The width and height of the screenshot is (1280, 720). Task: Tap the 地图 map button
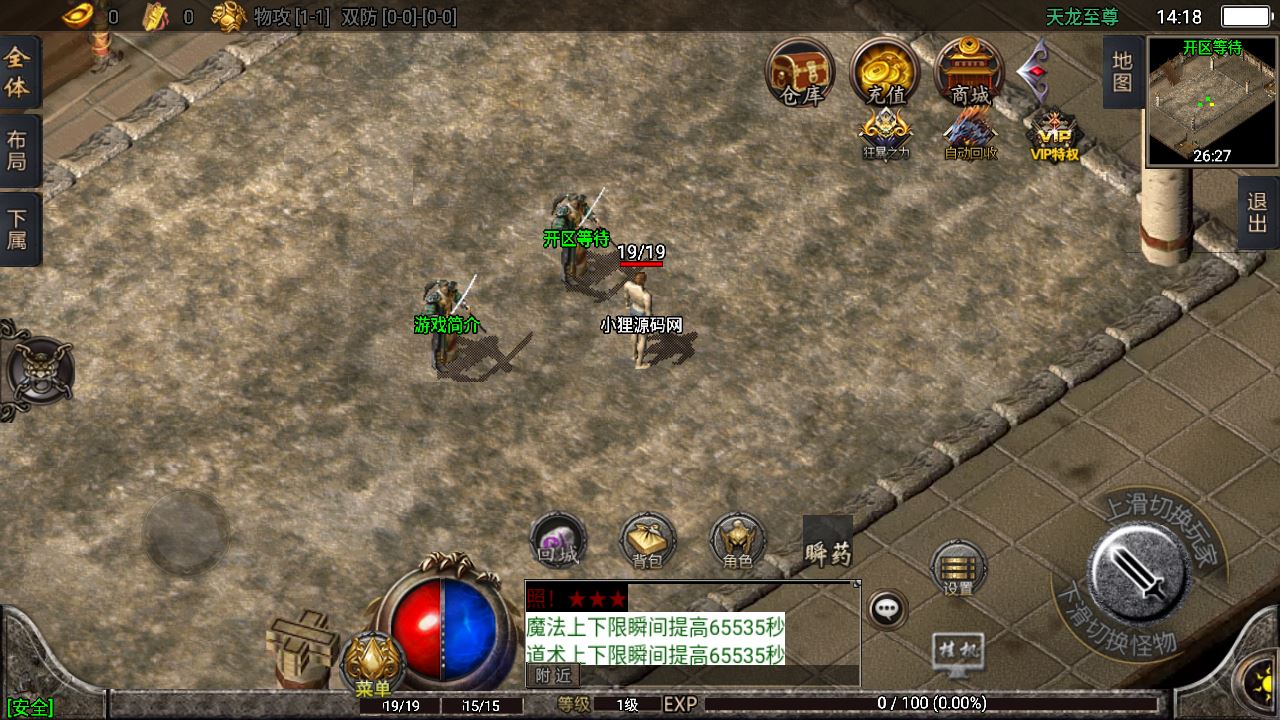[x=1122, y=72]
